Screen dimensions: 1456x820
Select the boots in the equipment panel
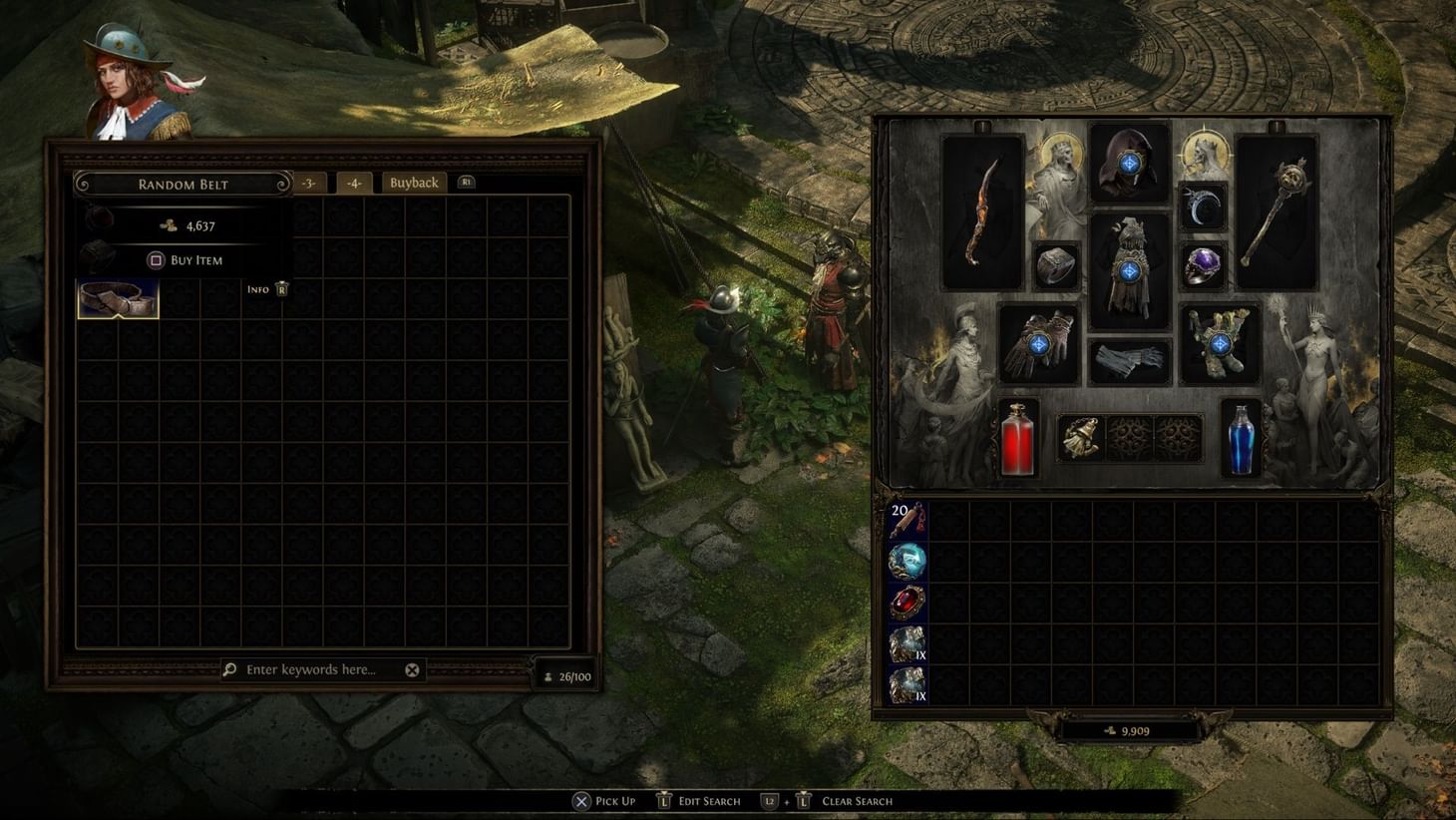pos(1219,344)
